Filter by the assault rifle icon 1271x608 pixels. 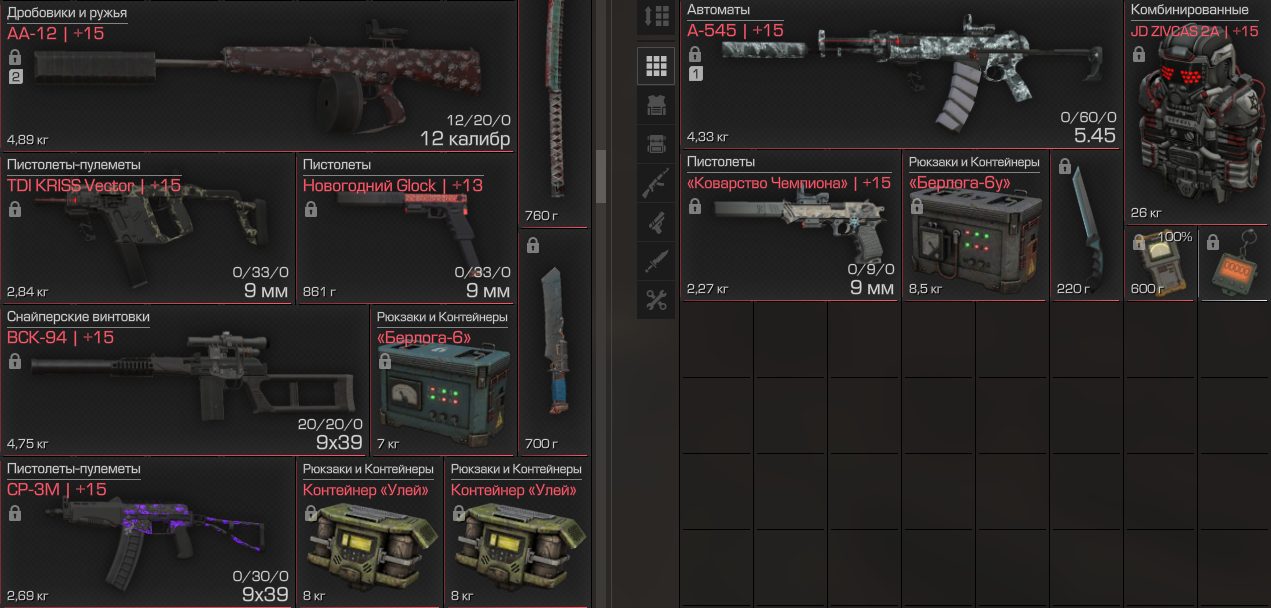click(x=656, y=183)
